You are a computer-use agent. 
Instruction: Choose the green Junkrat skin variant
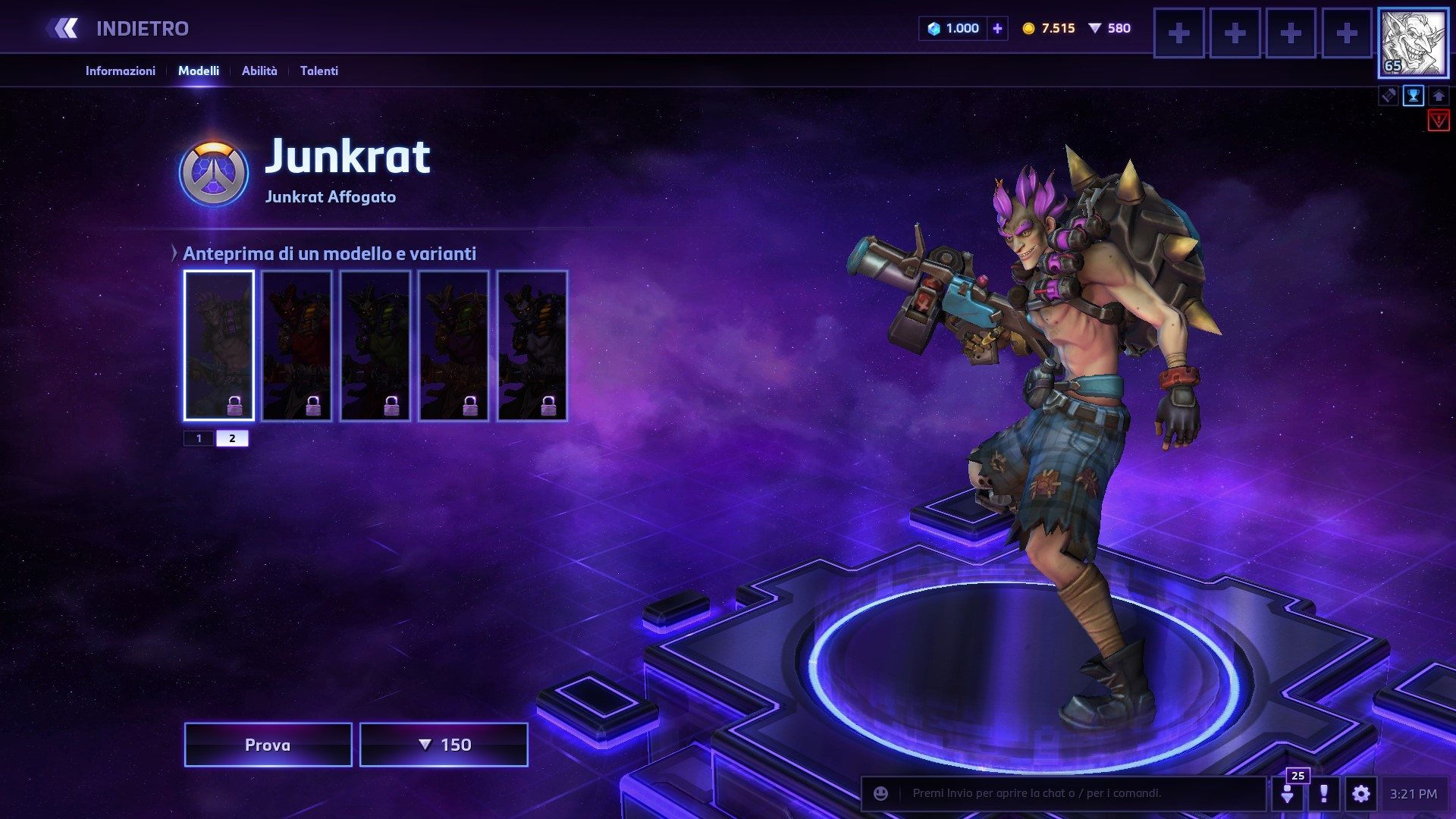coord(375,345)
